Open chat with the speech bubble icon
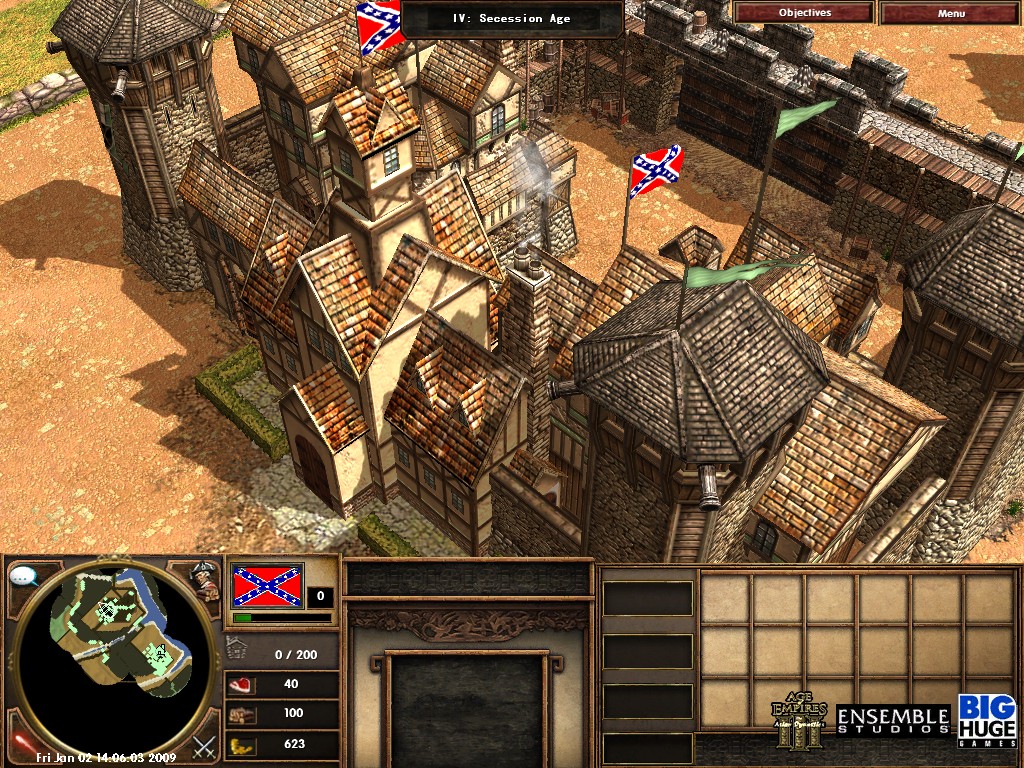The image size is (1024, 768). [x=23, y=576]
